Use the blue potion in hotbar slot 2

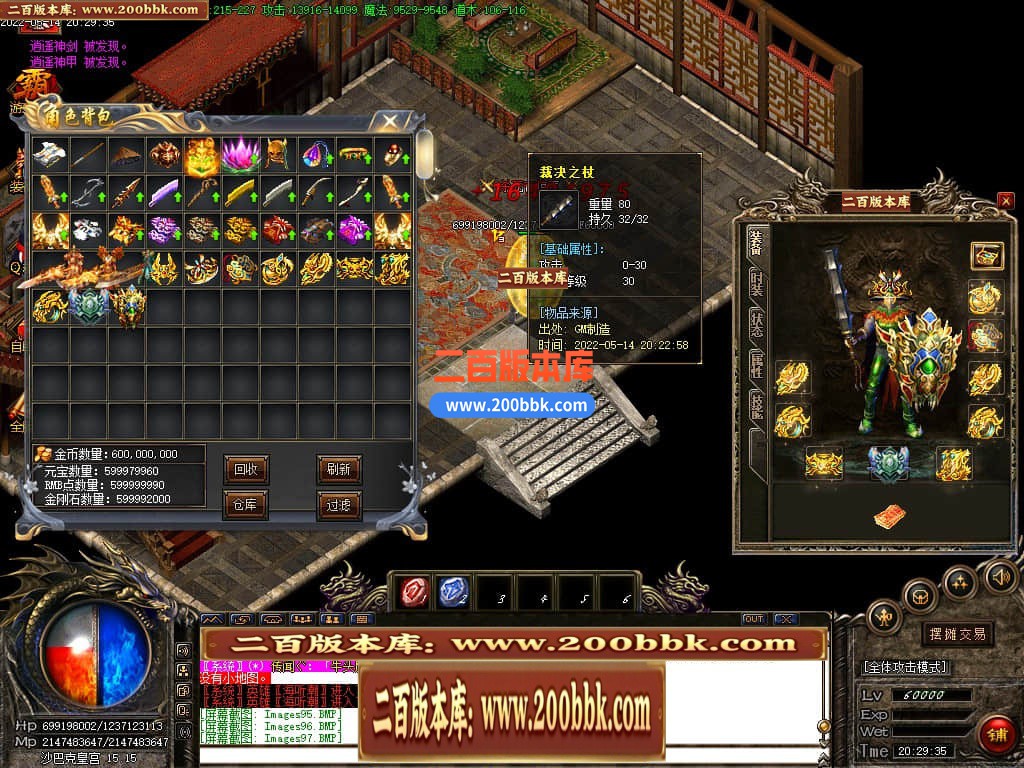(453, 591)
